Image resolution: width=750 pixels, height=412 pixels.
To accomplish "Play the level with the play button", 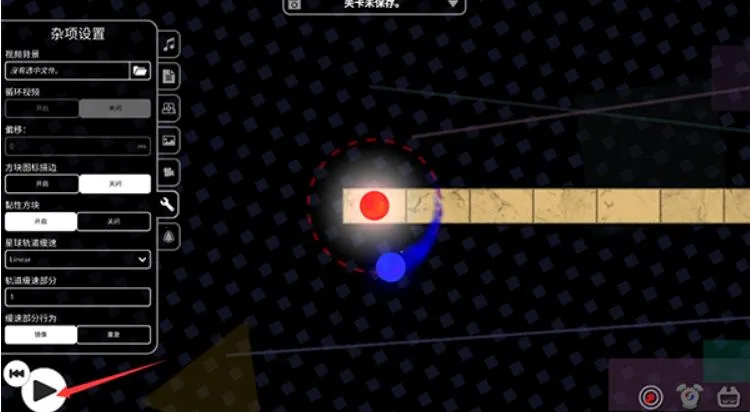I will click(x=41, y=390).
